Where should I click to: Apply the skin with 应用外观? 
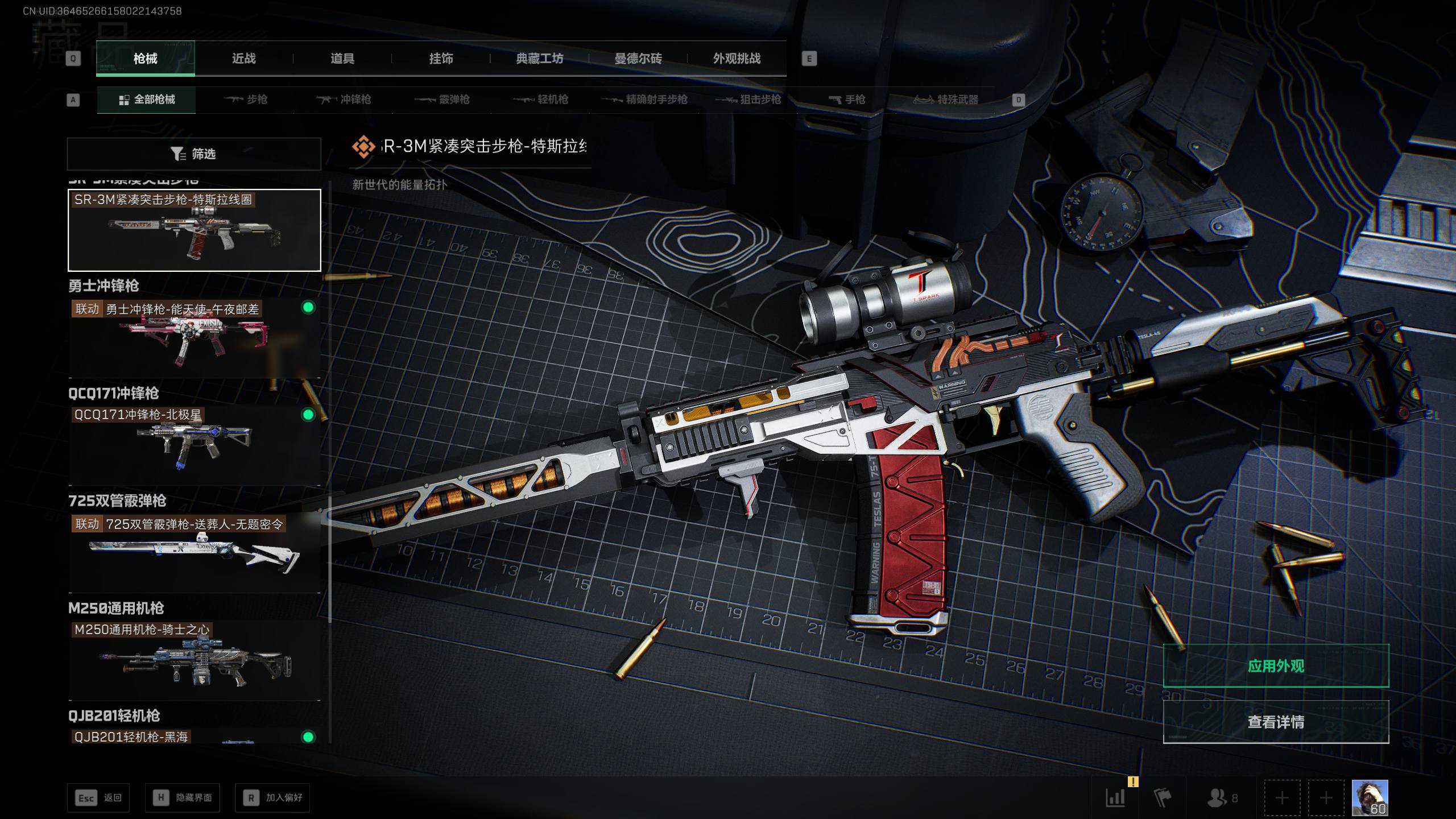pyautogui.click(x=1276, y=665)
